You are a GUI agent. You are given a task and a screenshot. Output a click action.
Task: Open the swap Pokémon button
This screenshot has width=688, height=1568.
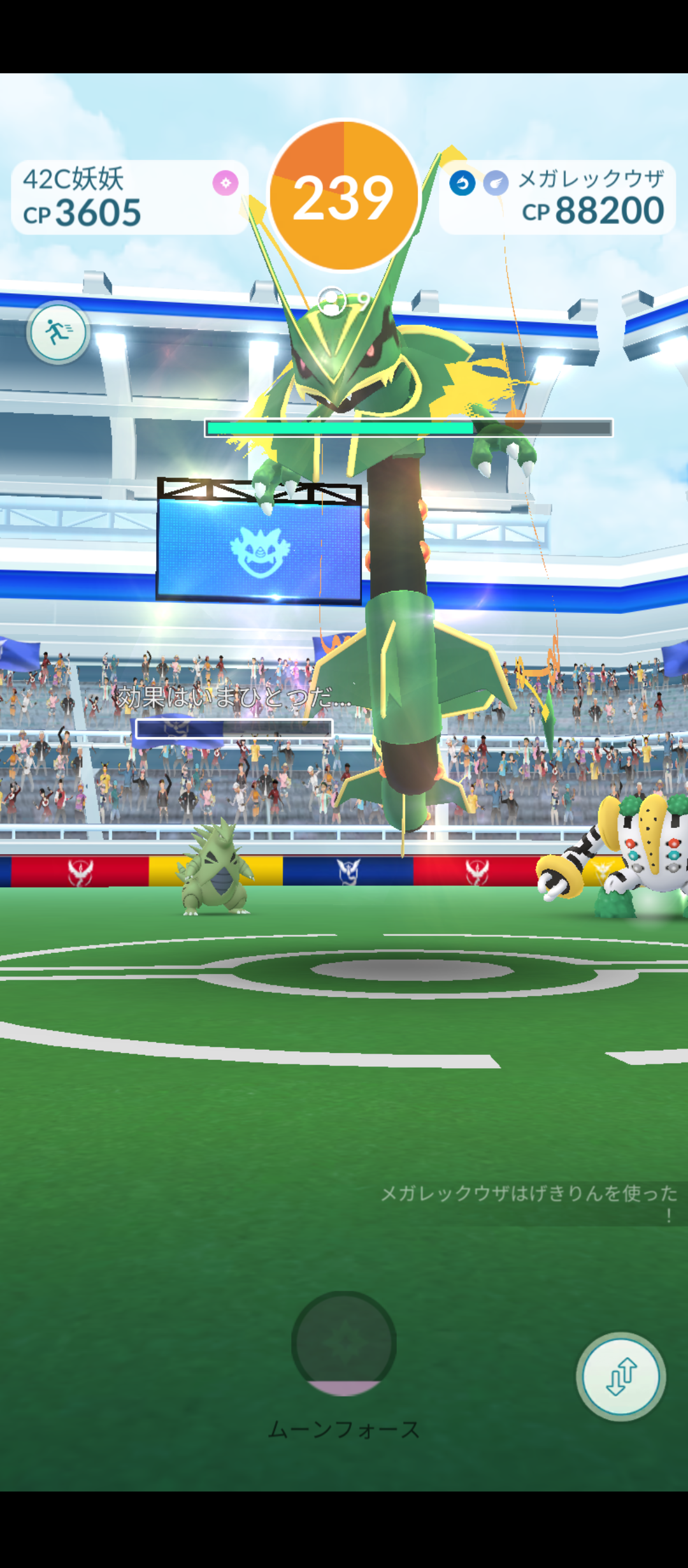(x=621, y=1376)
